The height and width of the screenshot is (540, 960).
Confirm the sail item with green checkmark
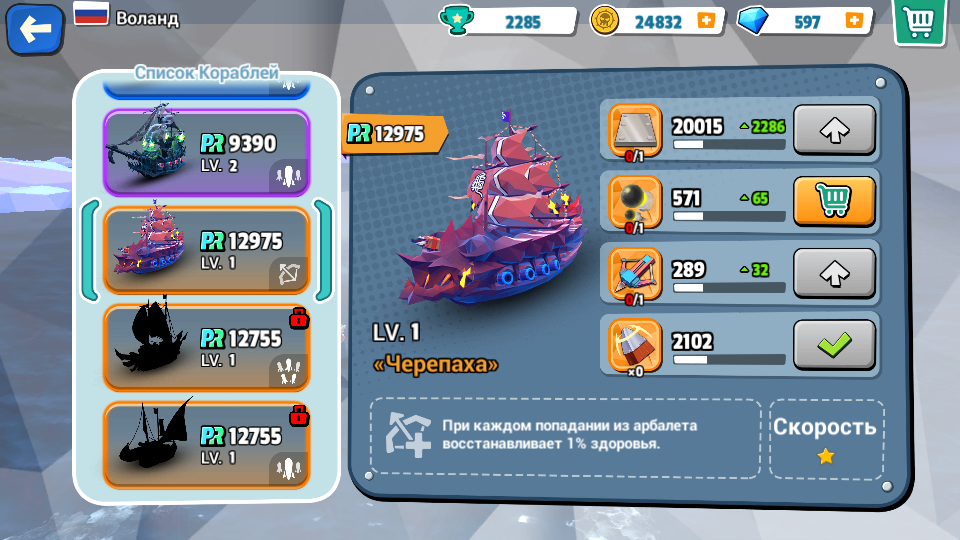(834, 345)
